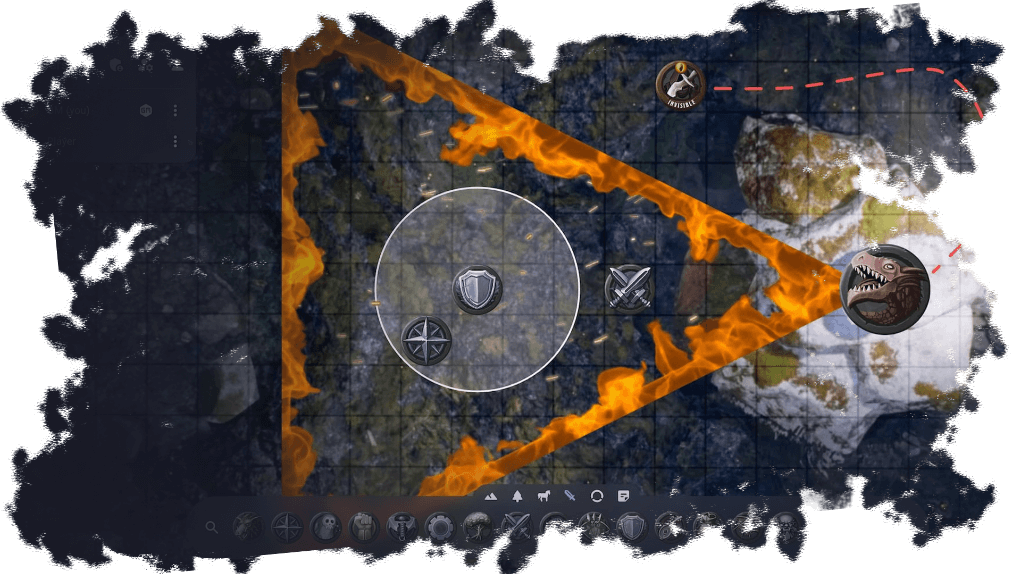Viewport: 1021px width, 574px height.
Task: Pick the fist token from the dock
Action: [363, 527]
